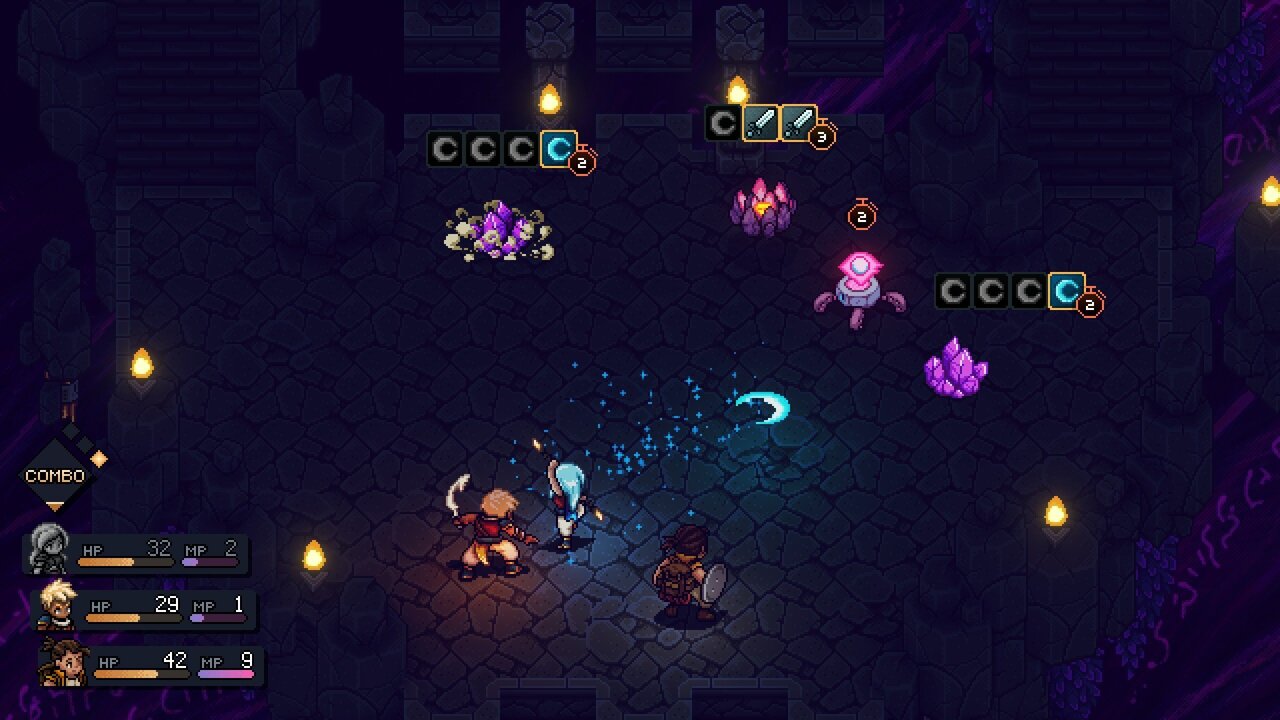Select the blonde hero's party portrait

tap(56, 605)
